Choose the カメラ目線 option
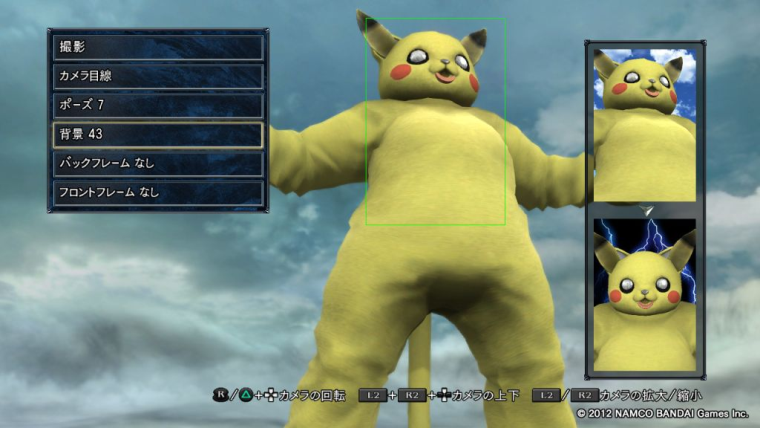The height and width of the screenshot is (428, 760). click(x=158, y=76)
